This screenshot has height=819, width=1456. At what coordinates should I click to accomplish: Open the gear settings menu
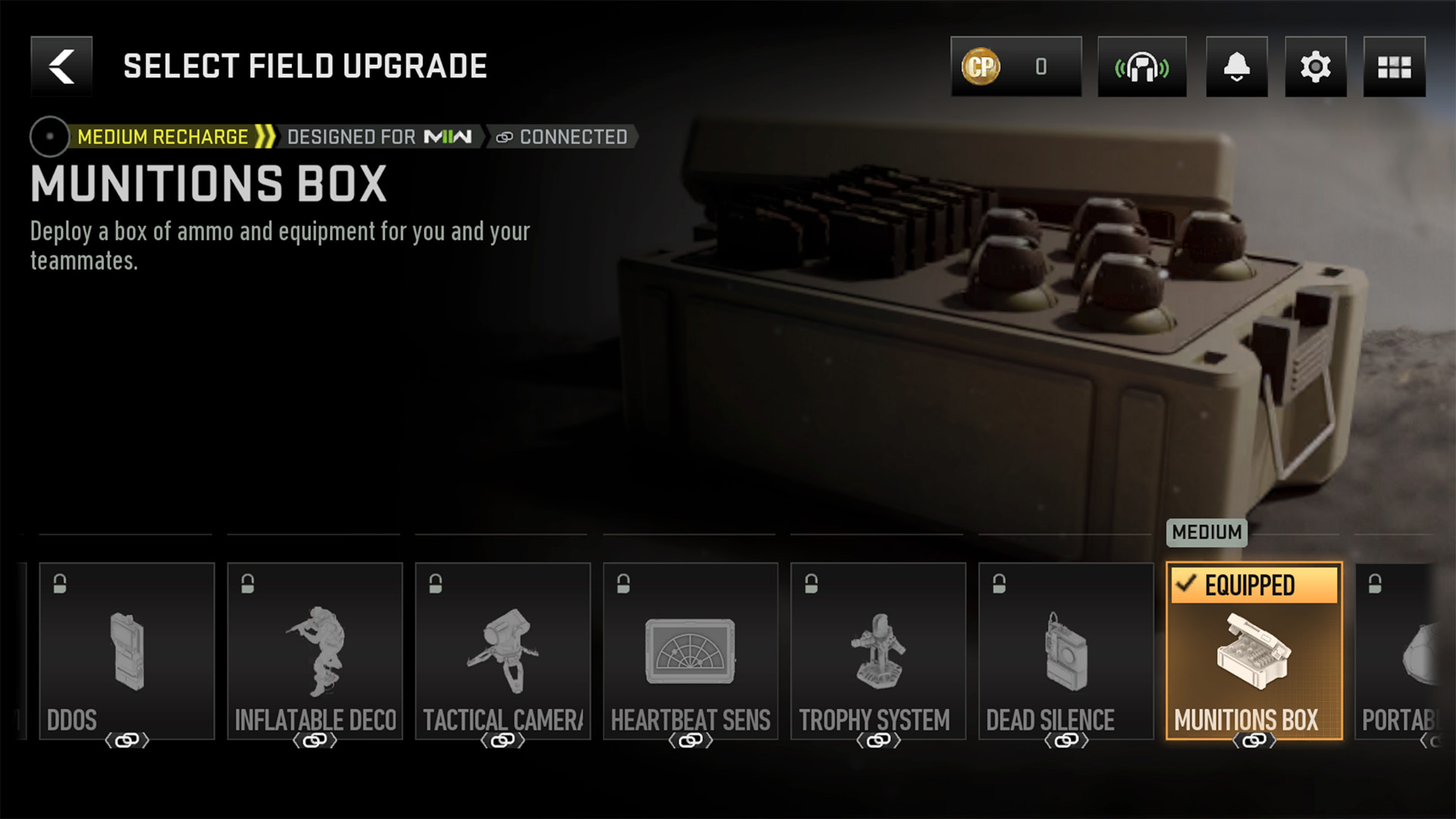pos(1315,67)
